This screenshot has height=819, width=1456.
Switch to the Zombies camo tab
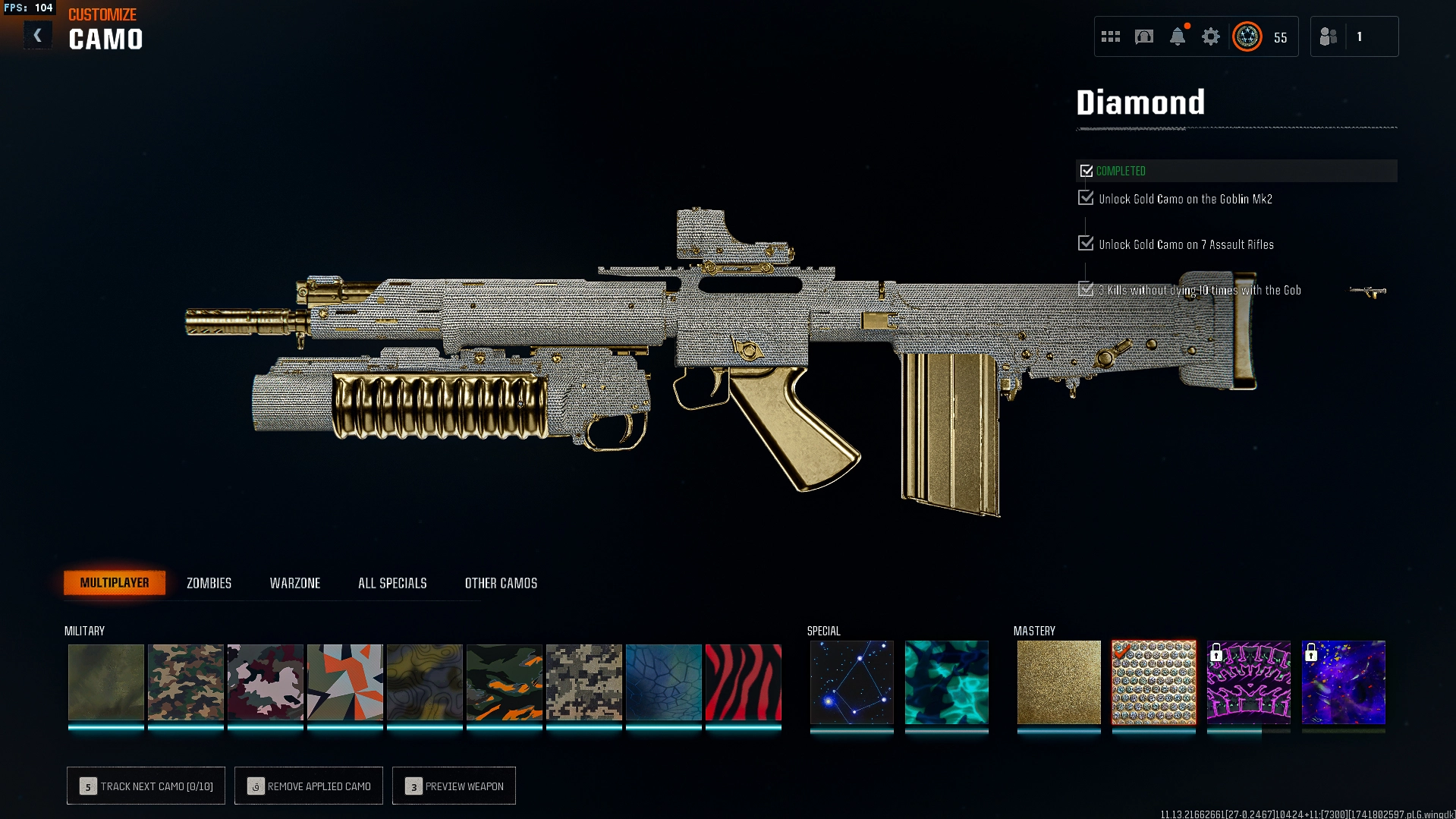pos(209,583)
